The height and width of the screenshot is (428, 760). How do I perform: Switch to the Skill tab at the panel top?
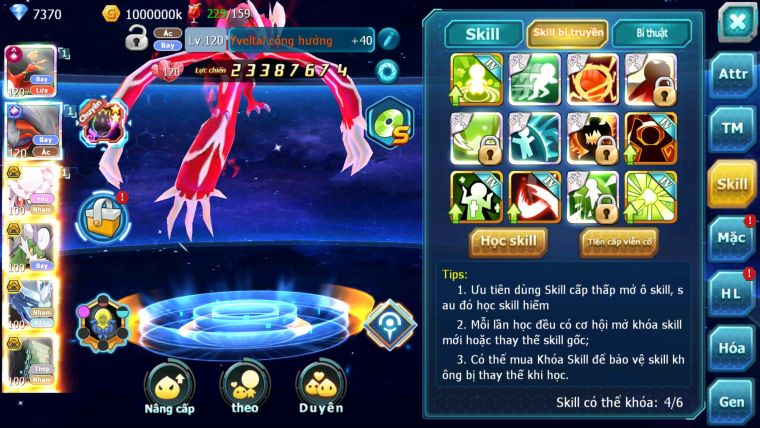[x=481, y=34]
